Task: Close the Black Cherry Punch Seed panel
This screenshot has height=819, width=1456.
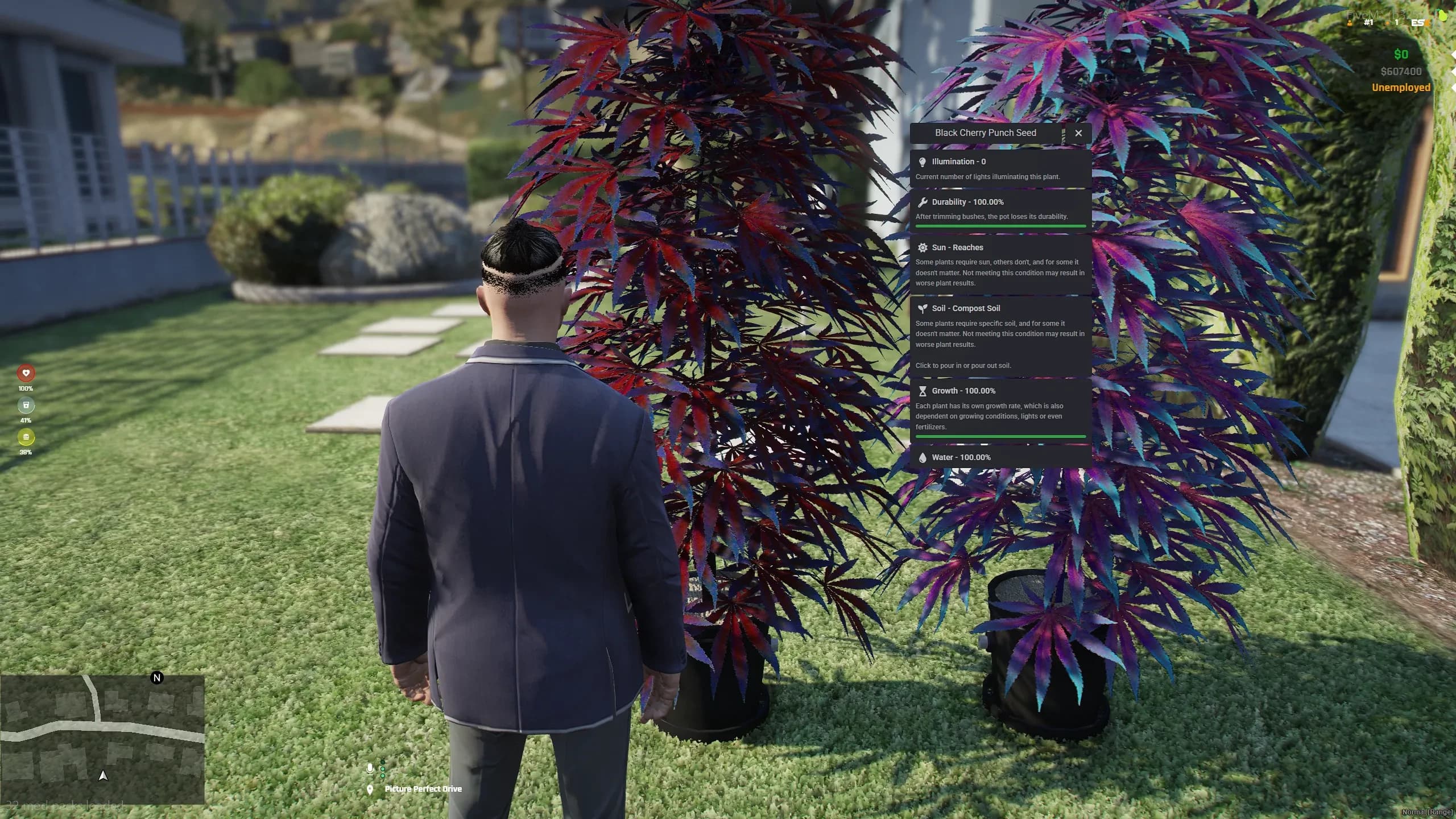Action: 1078,133
